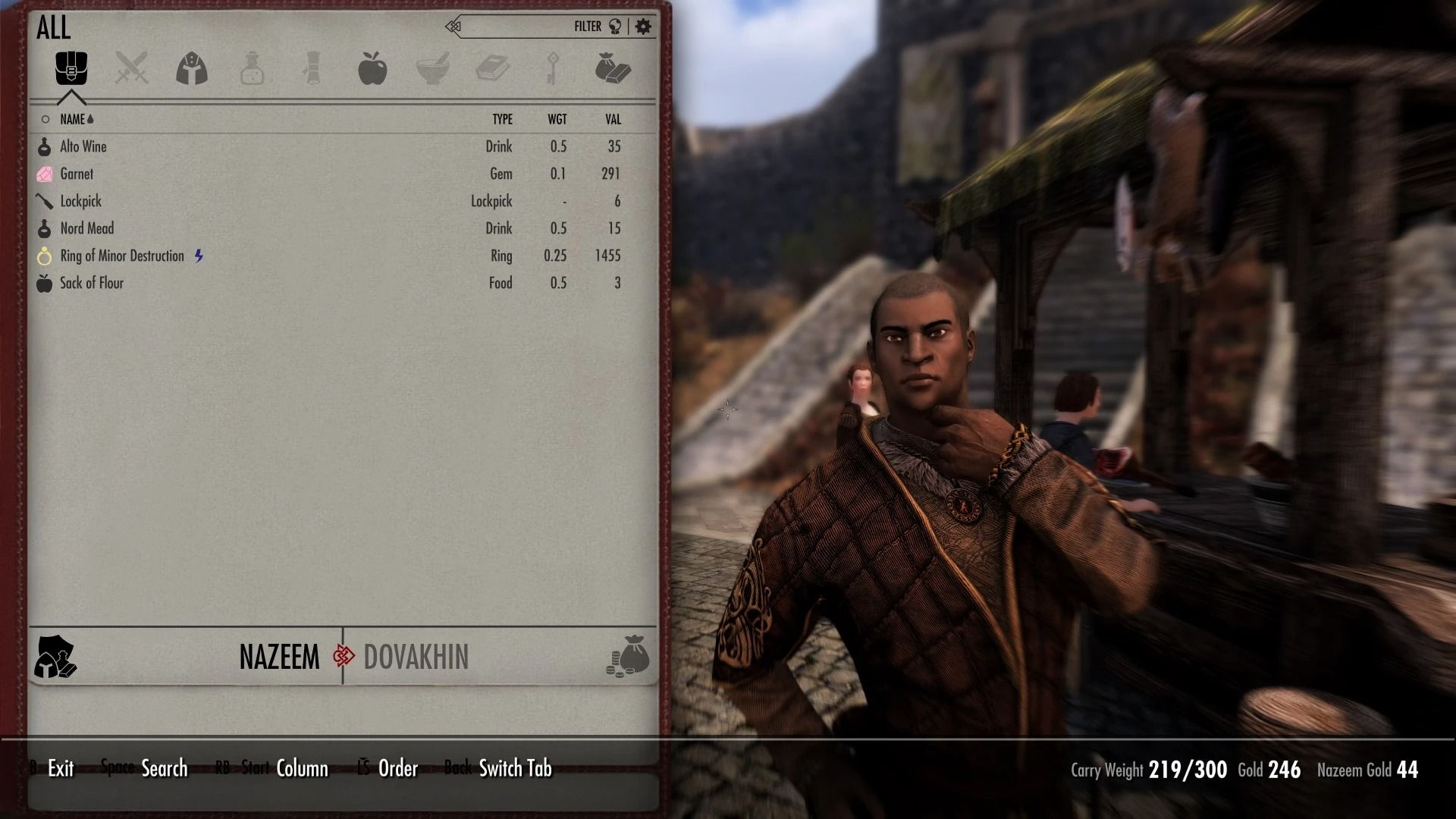Select the Ingredients mortar and pestle icon

434,69
